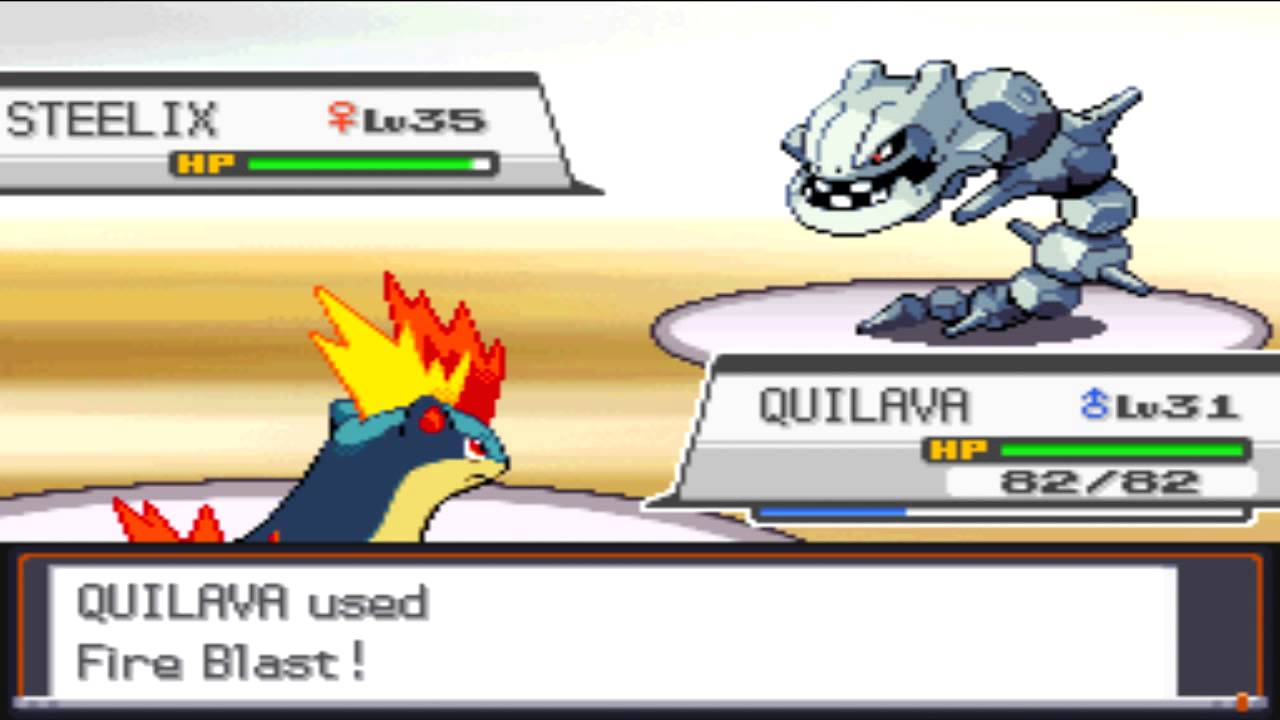This screenshot has height=720, width=1280.
Task: Select the HP label on Steelix's info box
Action: 206,163
